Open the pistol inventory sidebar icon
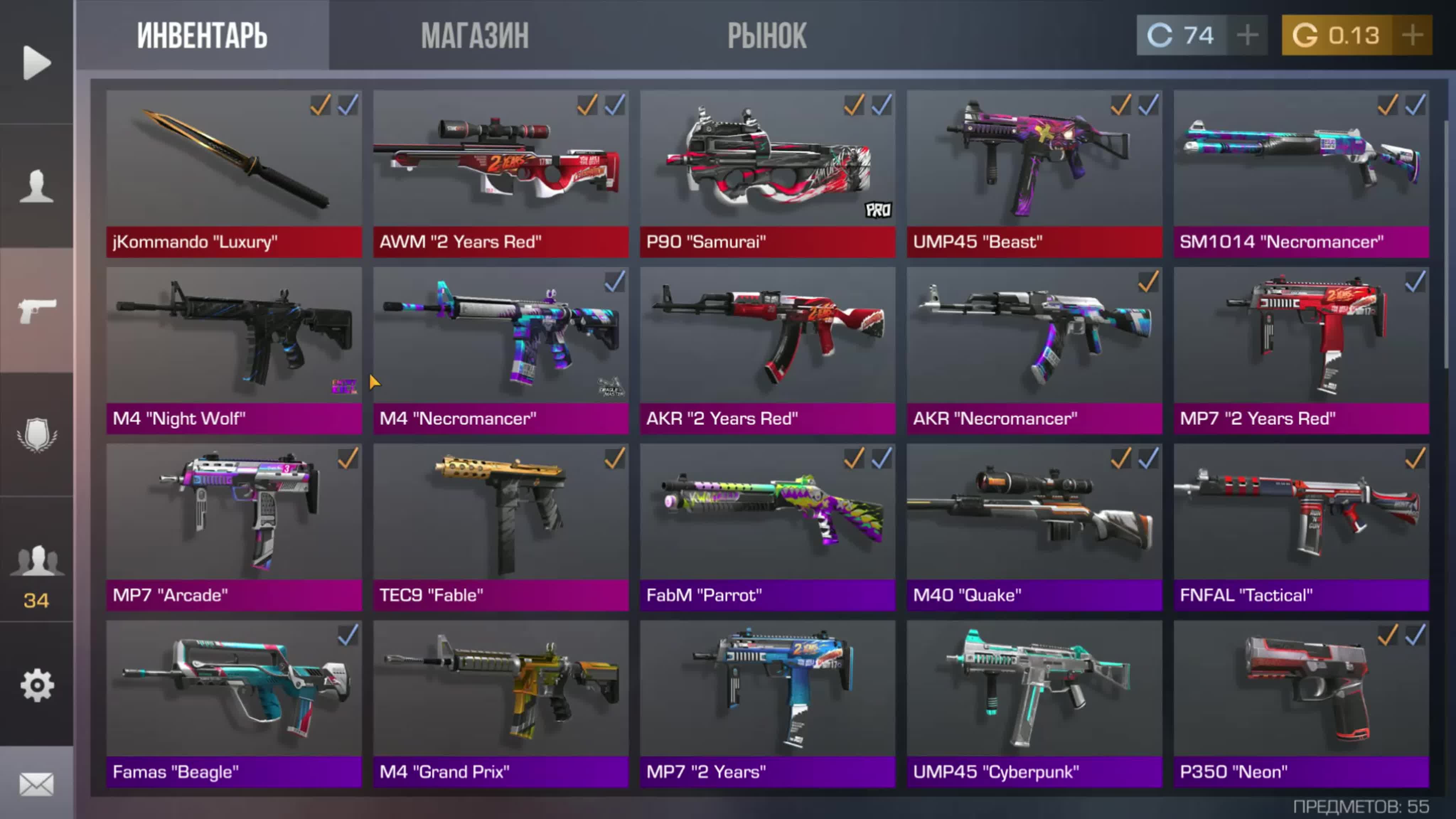The image size is (1456, 819). coord(37,310)
